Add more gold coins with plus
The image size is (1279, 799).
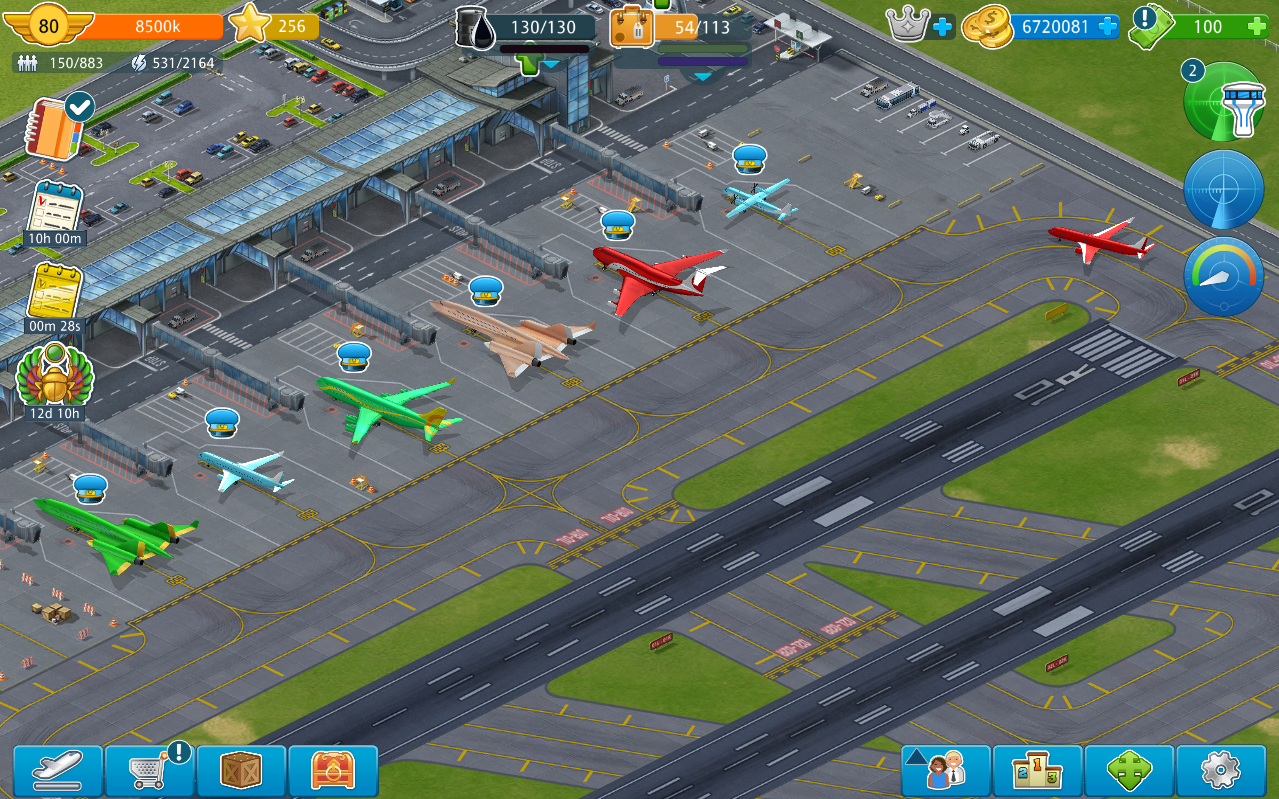(1107, 27)
